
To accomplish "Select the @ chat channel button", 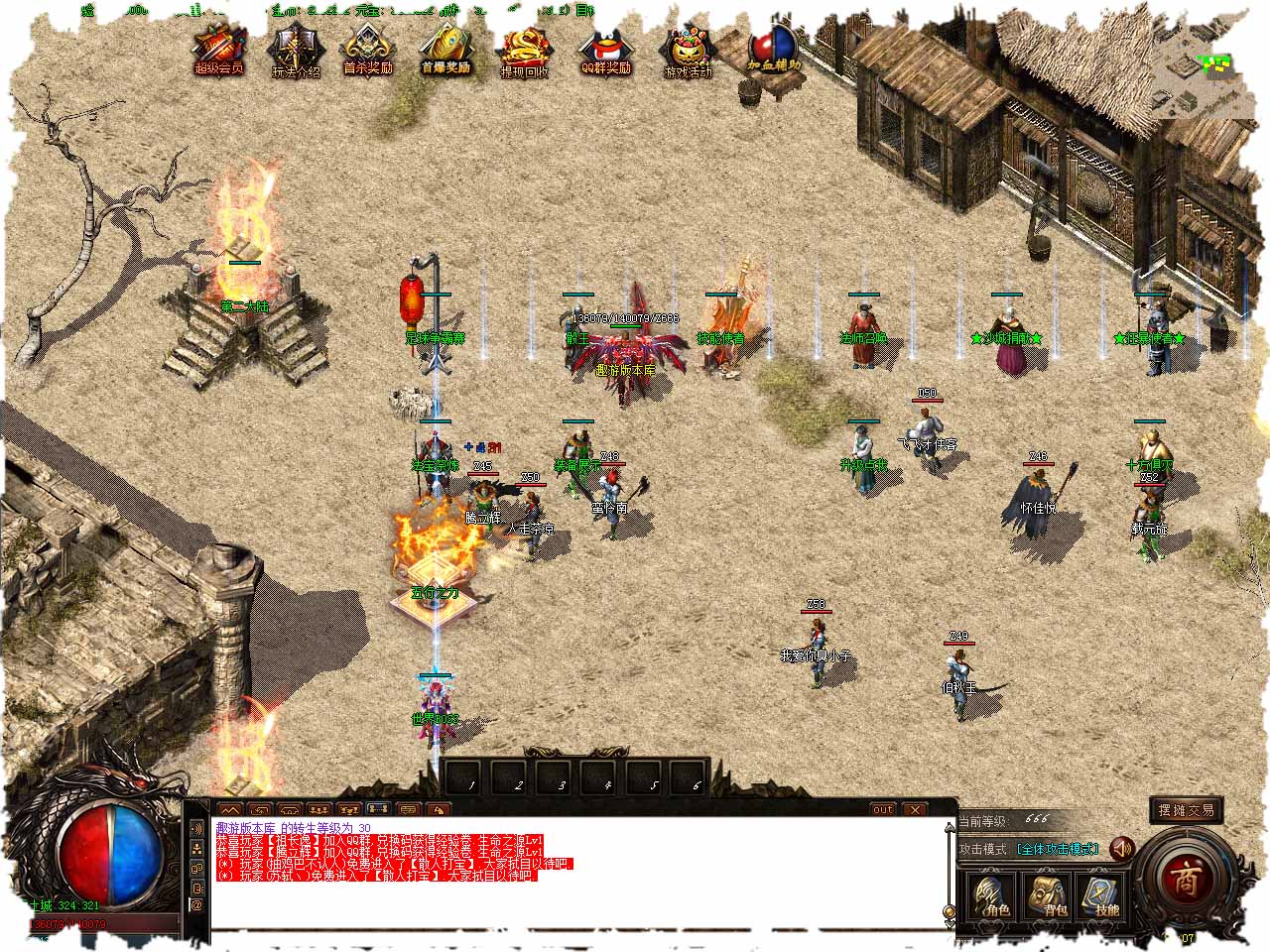I will click(196, 904).
